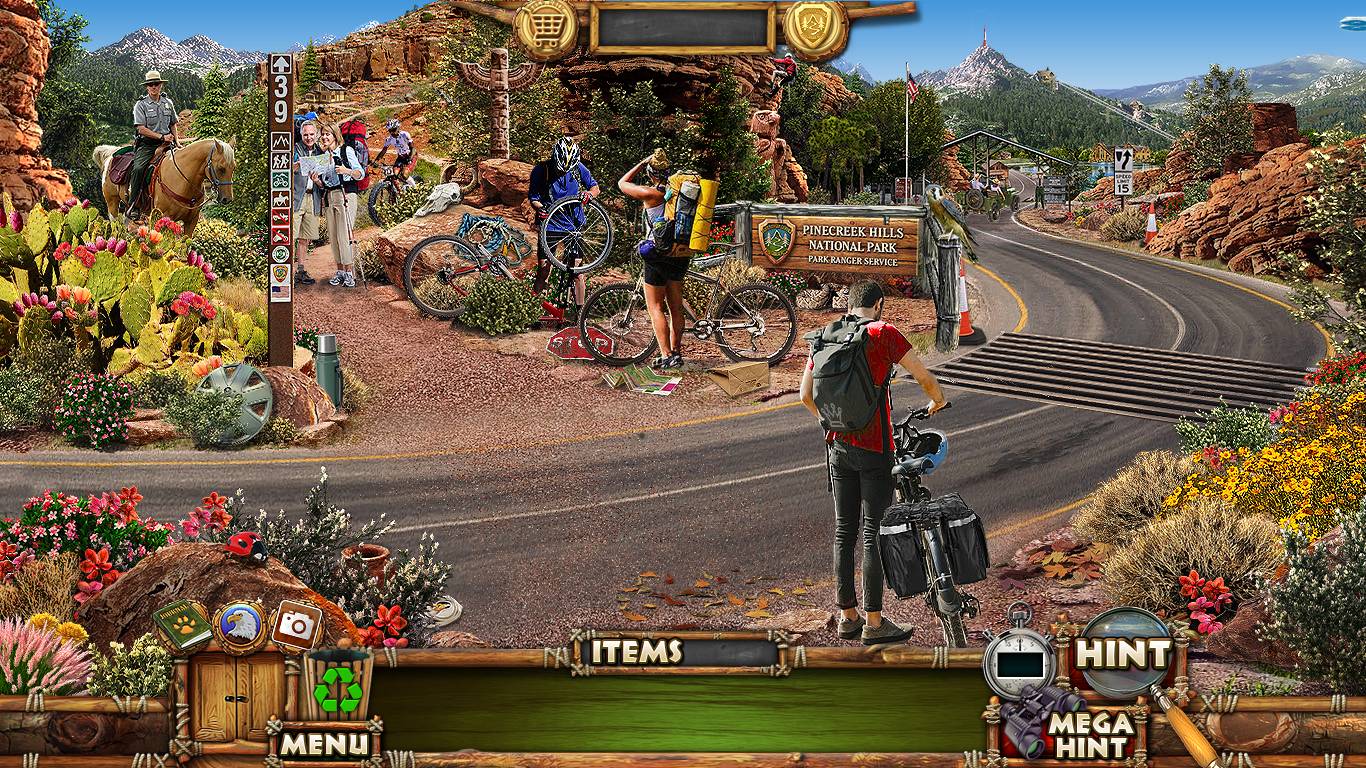Click the gold ranger badge icon
Viewport: 1366px width, 768px height.
tap(815, 27)
